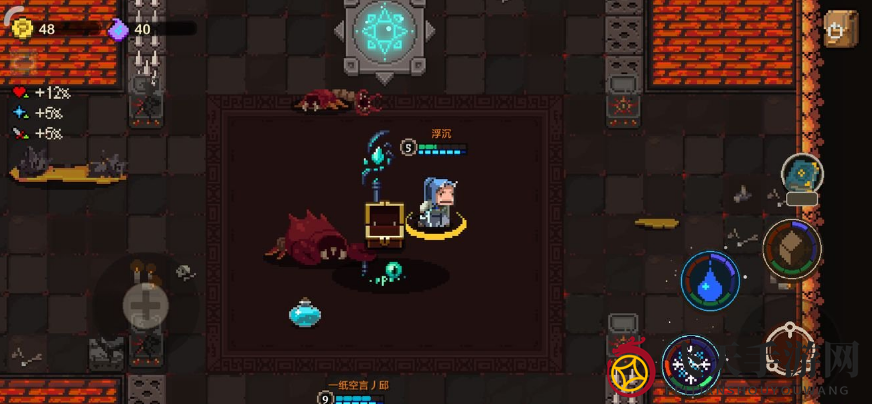Trigger the frost snowflake skill
This screenshot has width=872, height=404.
tap(691, 364)
